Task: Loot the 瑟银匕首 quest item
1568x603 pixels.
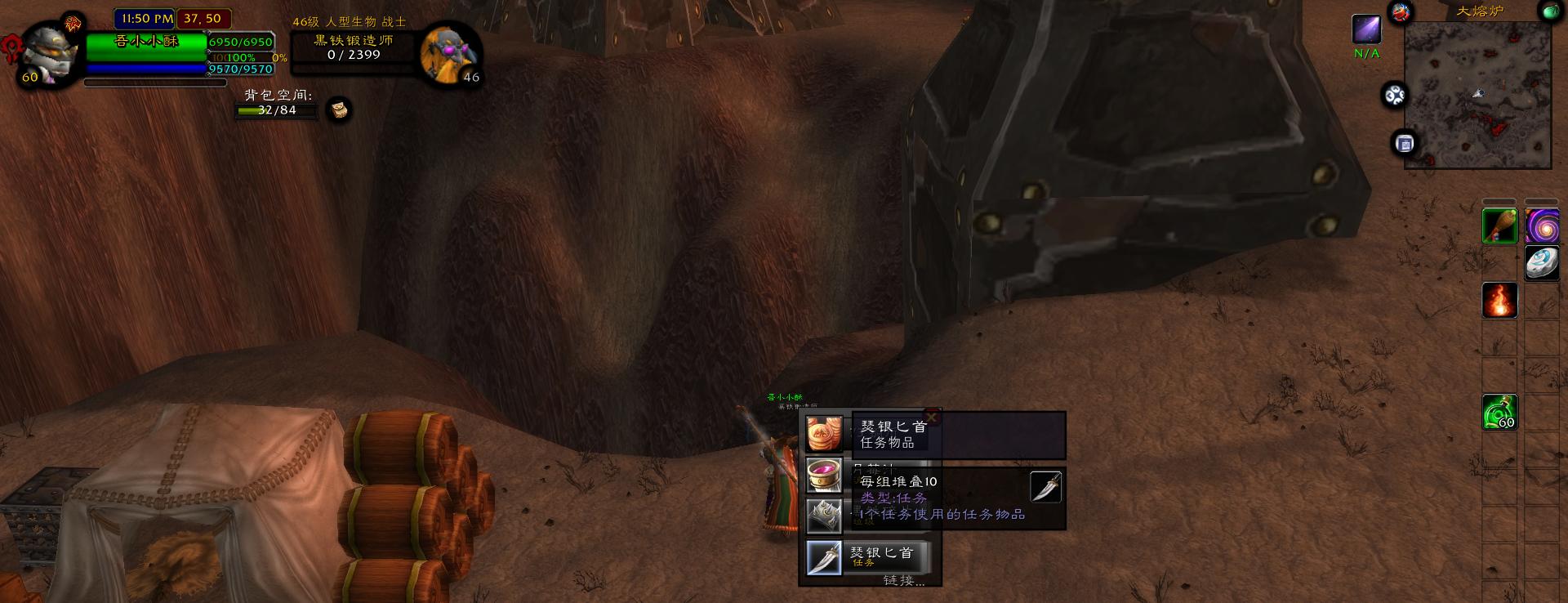Action: pyautogui.click(x=824, y=558)
